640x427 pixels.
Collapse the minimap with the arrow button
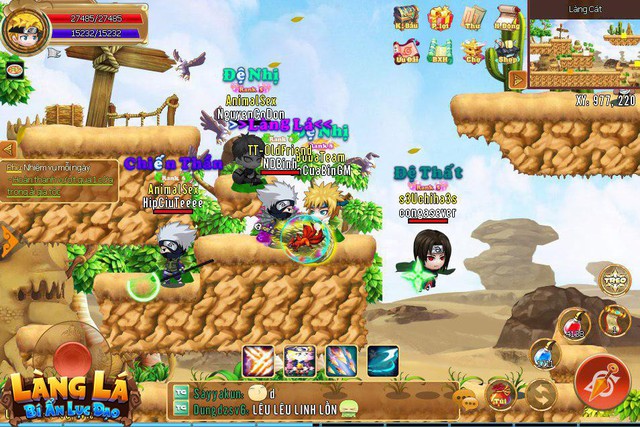(x=518, y=80)
